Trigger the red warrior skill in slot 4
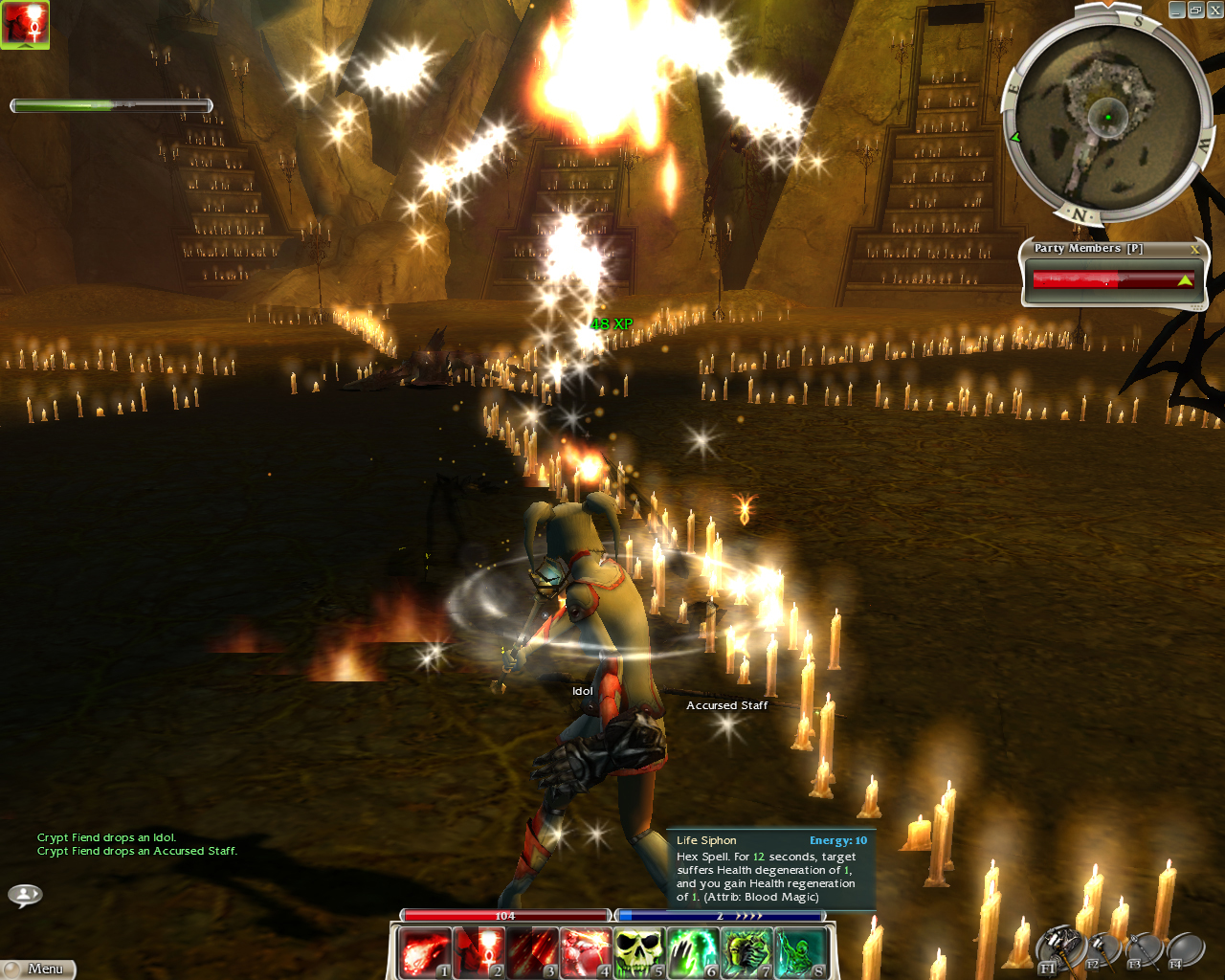The height and width of the screenshot is (980, 1225). 586,953
